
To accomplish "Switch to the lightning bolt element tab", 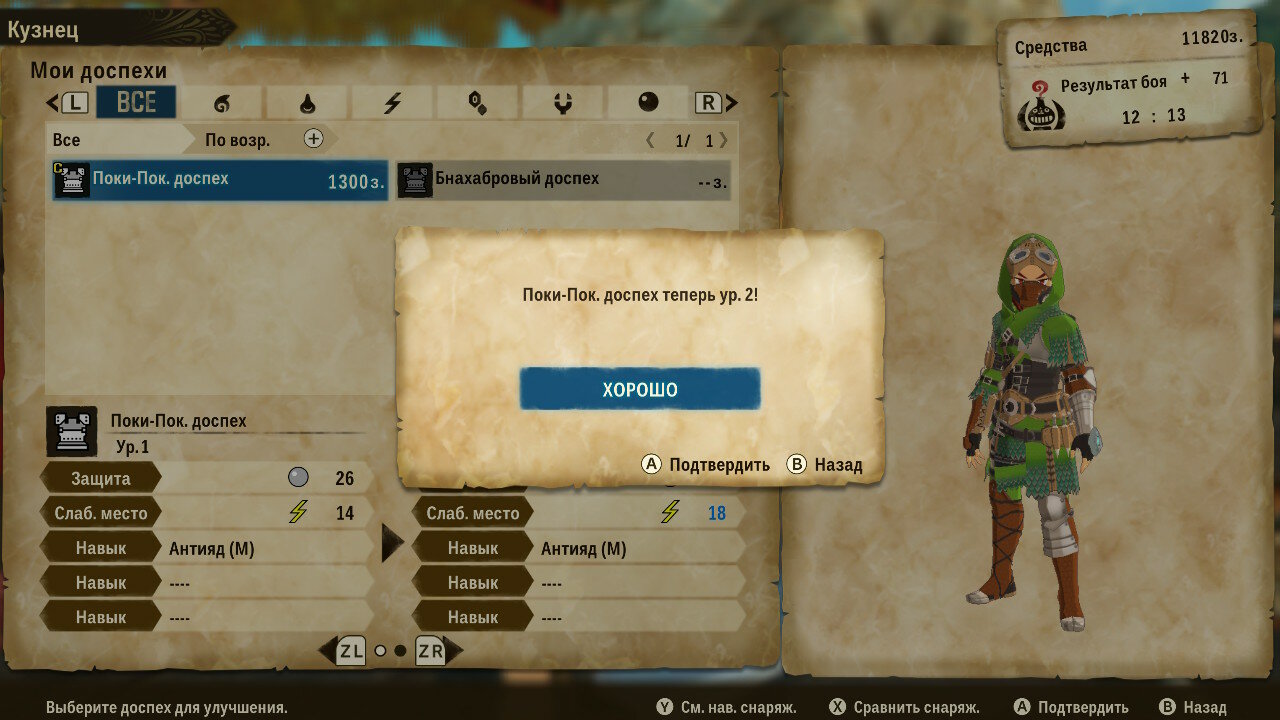I will tap(392, 102).
